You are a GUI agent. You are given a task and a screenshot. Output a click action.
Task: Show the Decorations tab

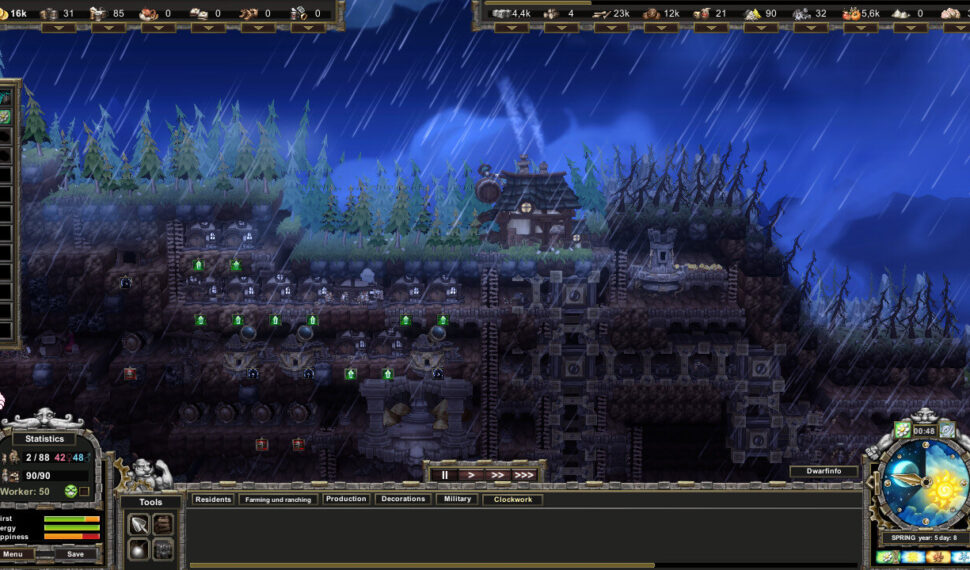pyautogui.click(x=403, y=499)
